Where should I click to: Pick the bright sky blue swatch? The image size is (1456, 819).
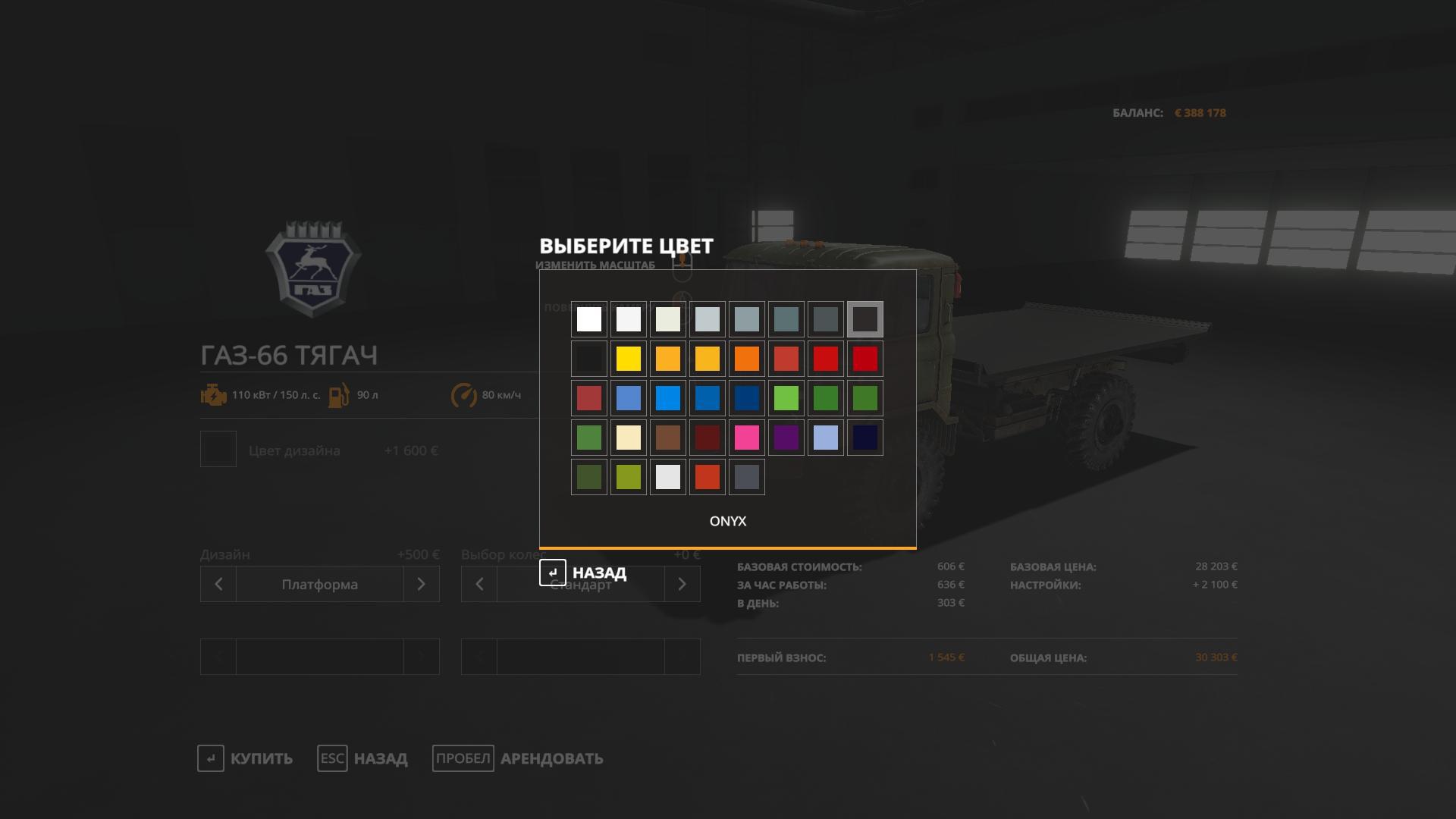(668, 398)
